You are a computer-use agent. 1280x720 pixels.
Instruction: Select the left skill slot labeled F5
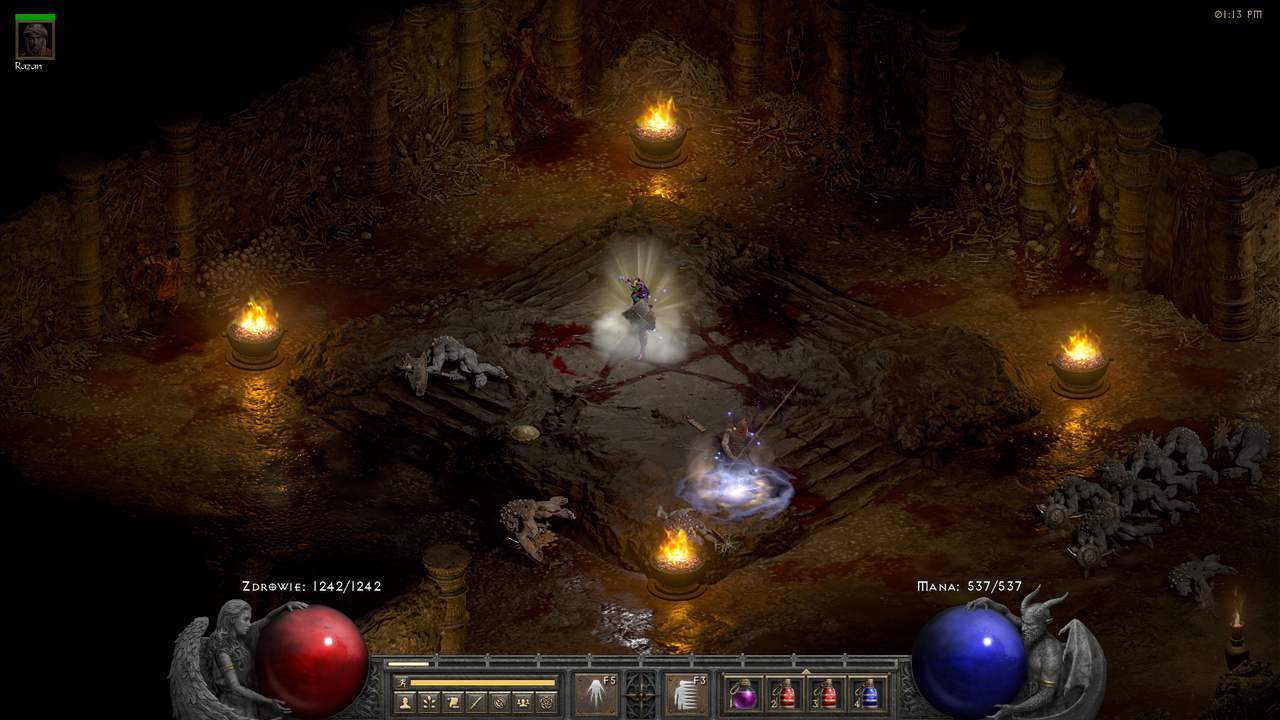596,694
